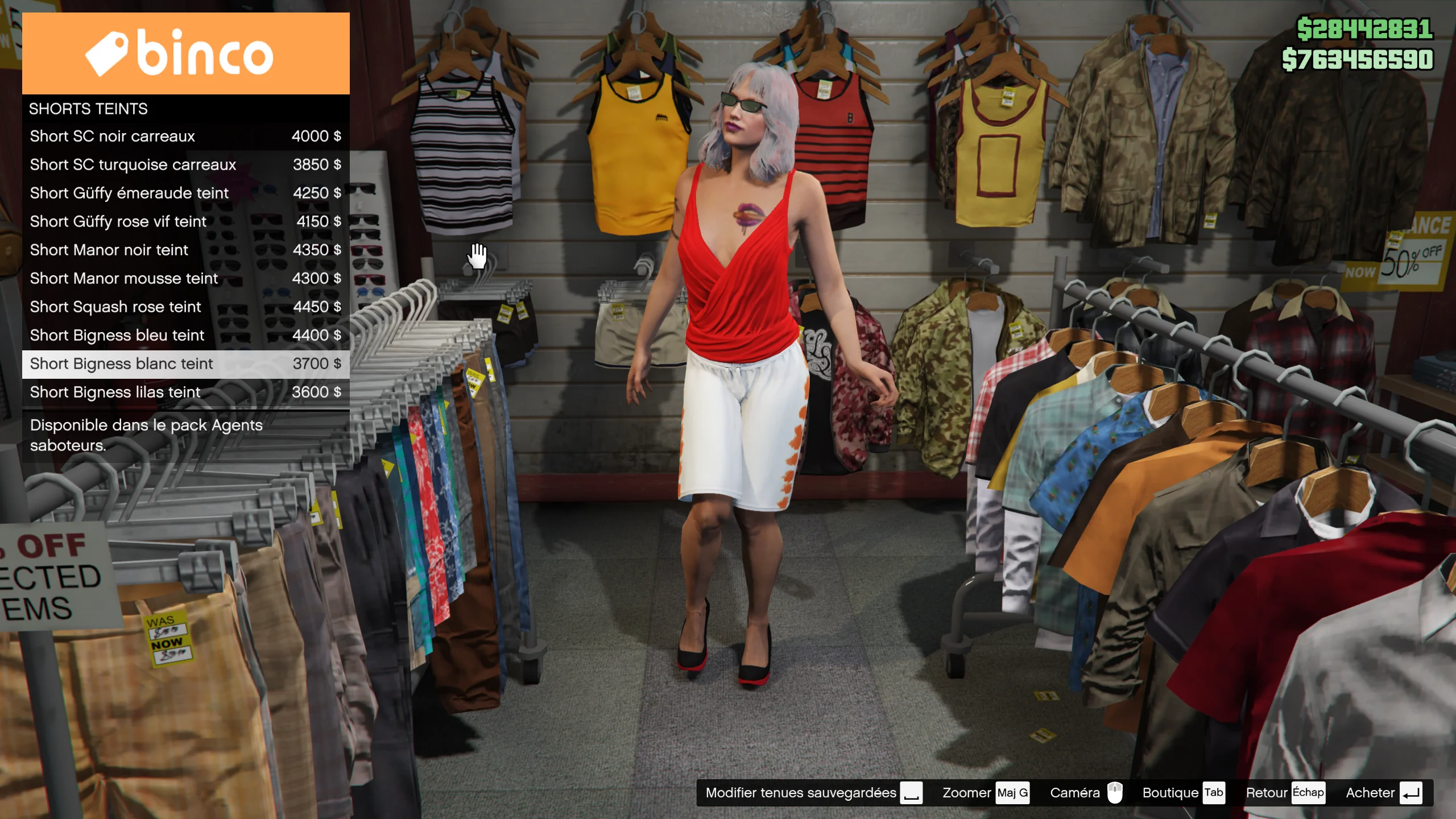Click Modifier tenues sauvegardées
1456x819 pixels.
[813, 793]
